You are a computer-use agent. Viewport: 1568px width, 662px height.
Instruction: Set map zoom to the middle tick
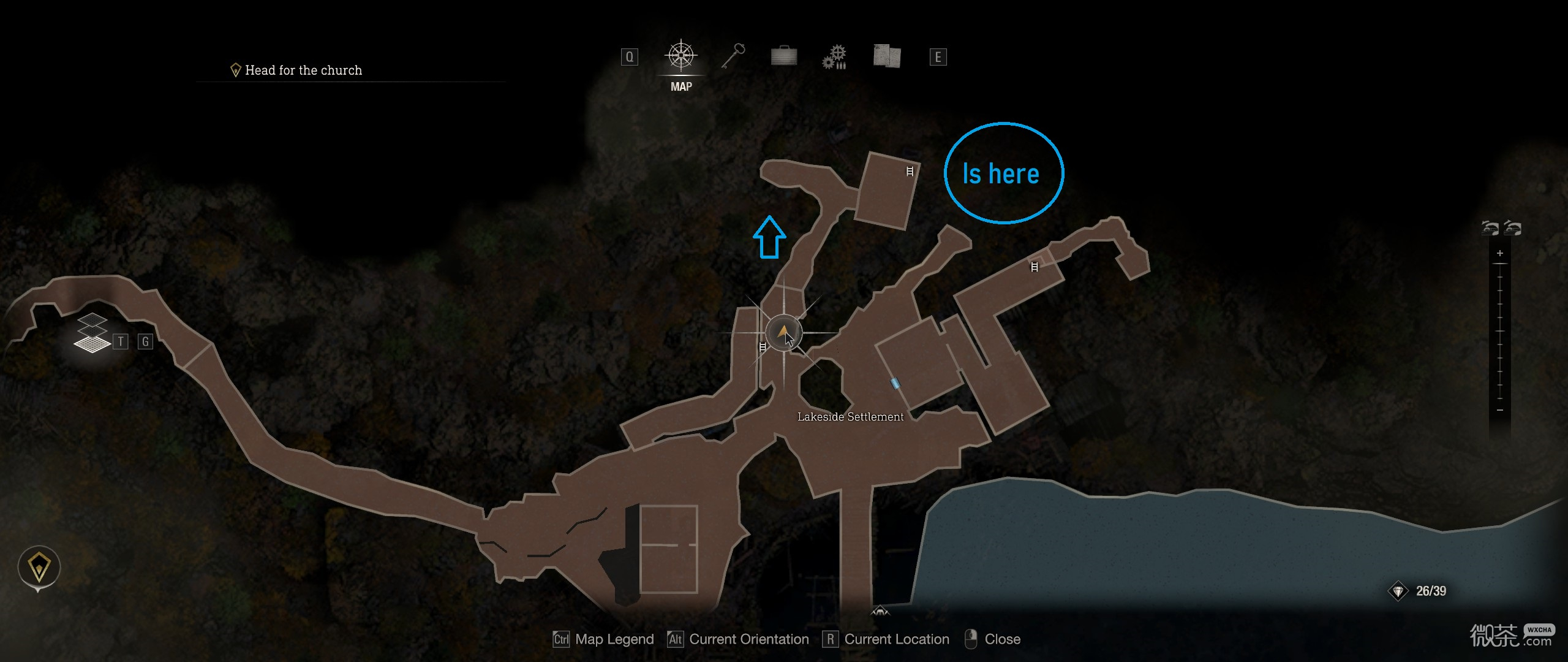1499,331
